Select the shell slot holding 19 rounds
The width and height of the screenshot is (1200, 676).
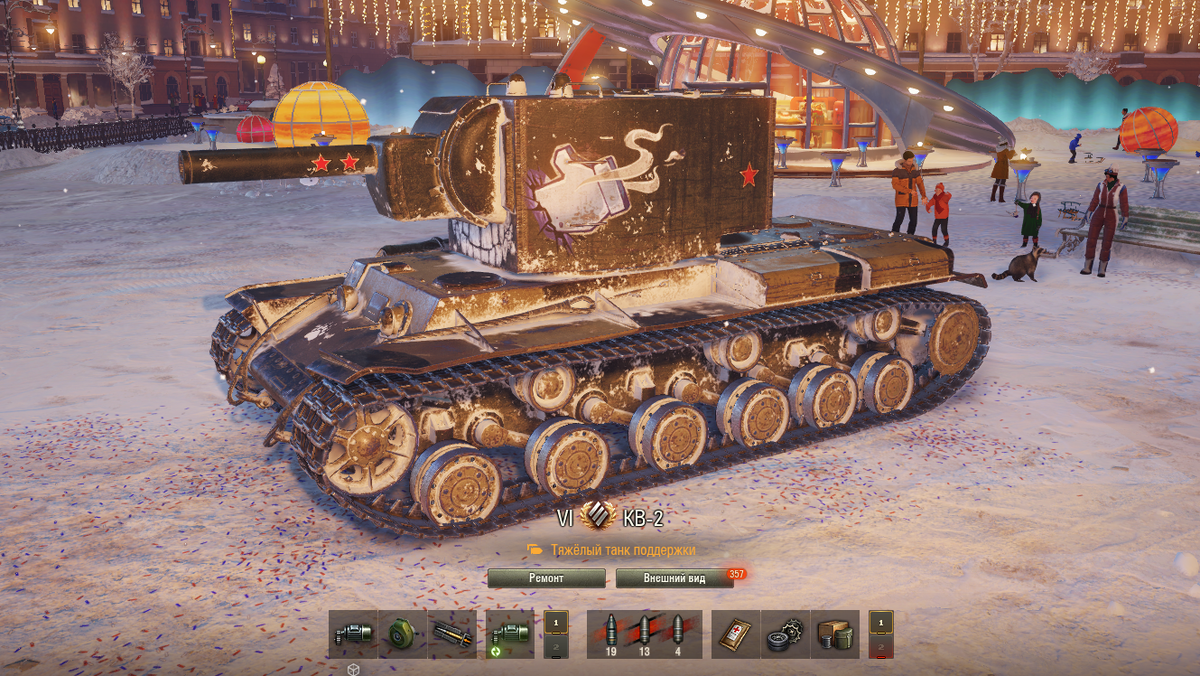click(611, 634)
